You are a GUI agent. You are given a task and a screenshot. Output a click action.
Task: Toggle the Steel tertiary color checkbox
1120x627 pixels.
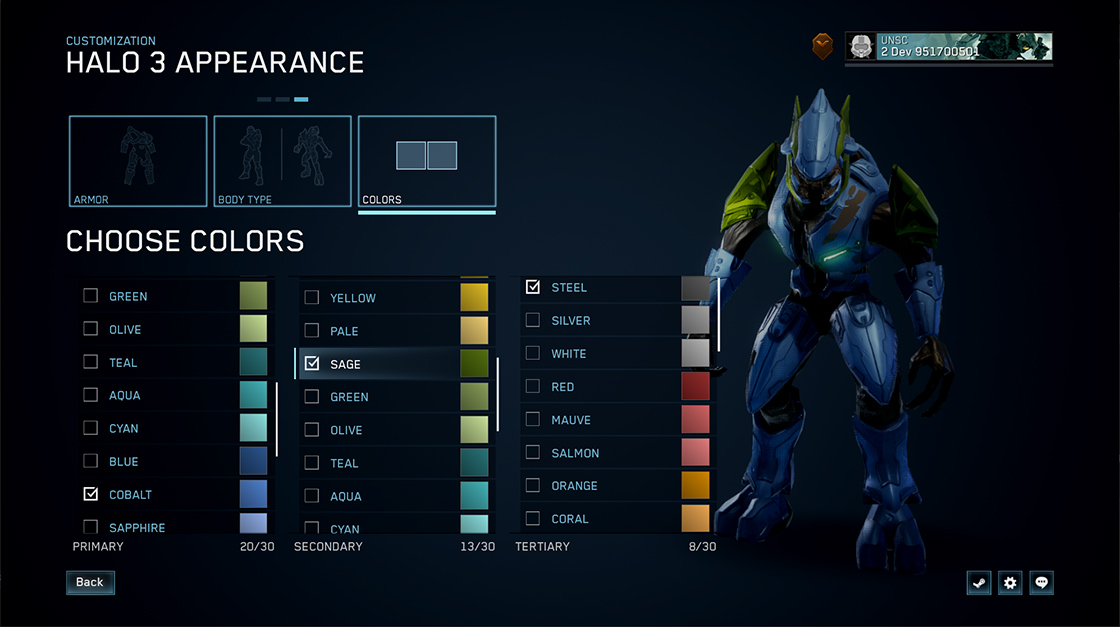pos(533,287)
